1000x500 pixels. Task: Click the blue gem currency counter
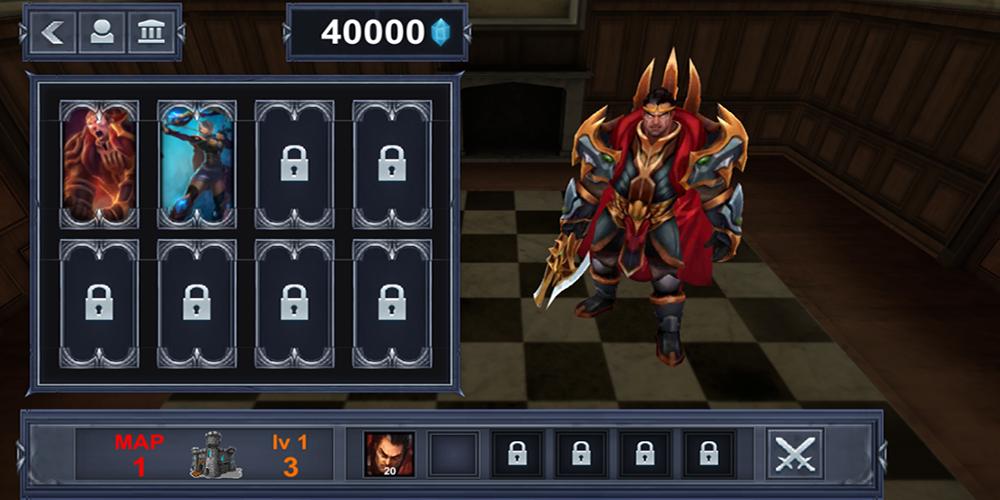(x=378, y=32)
